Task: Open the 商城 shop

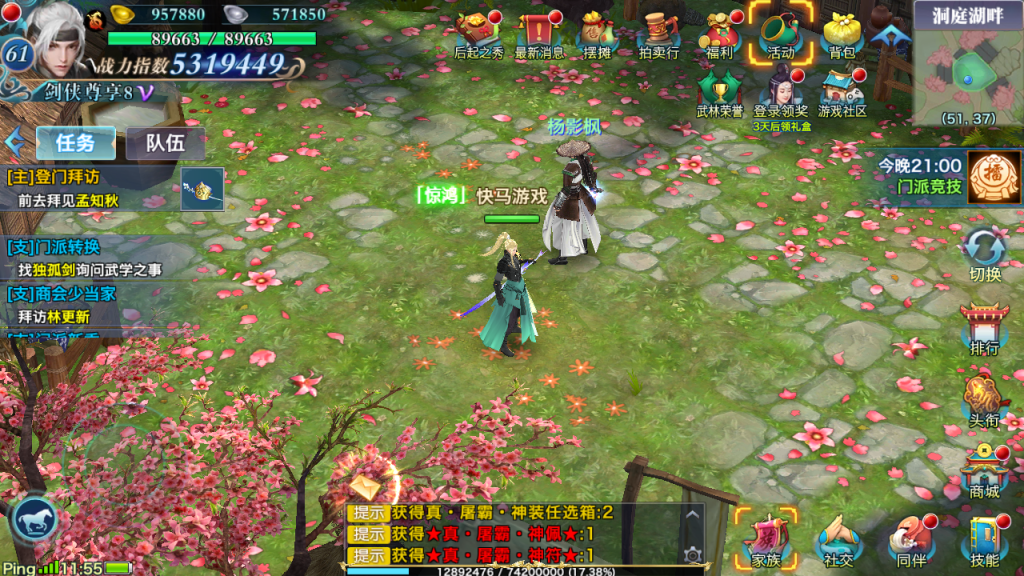Action: 985,470
